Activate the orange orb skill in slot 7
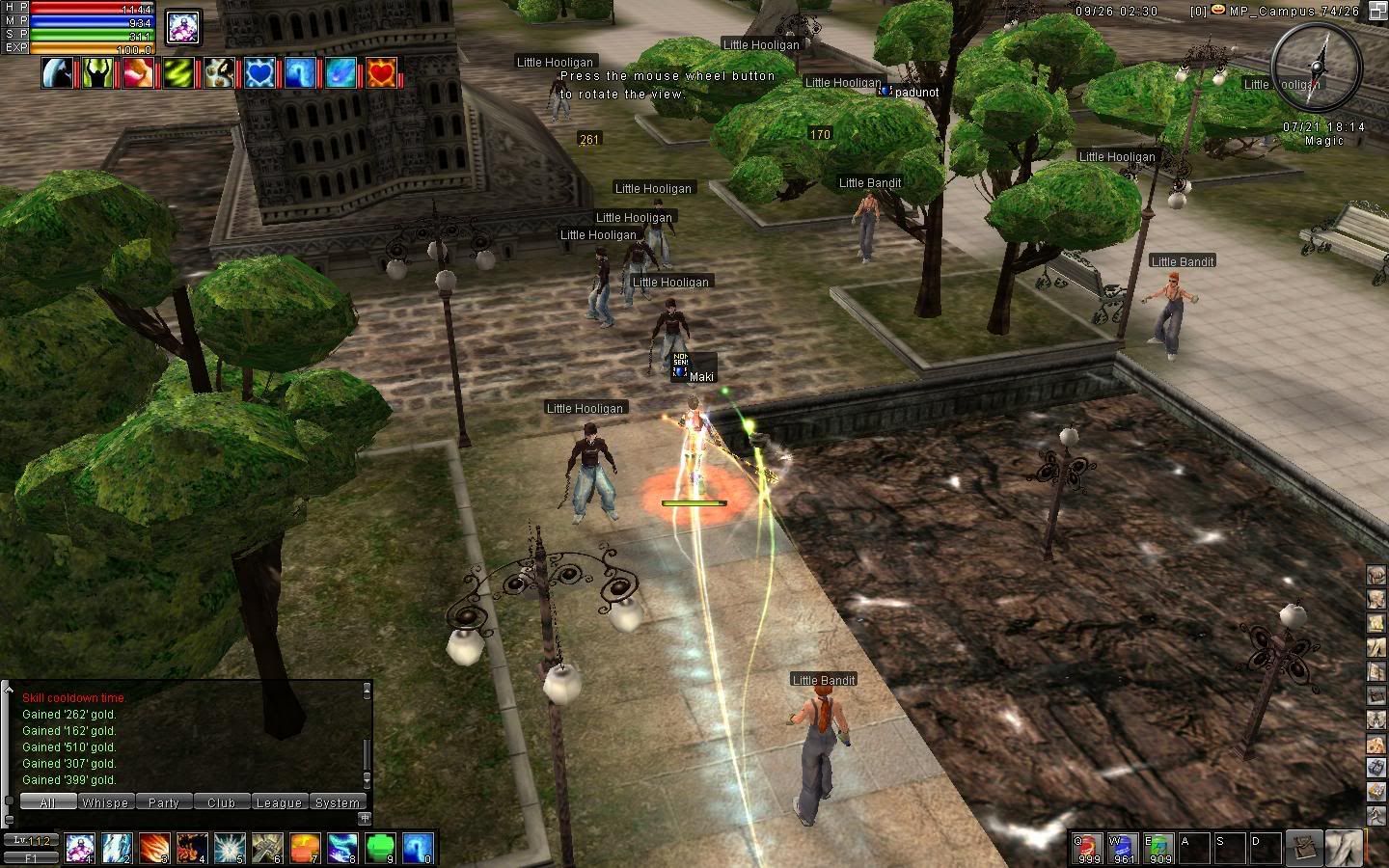 tap(305, 848)
